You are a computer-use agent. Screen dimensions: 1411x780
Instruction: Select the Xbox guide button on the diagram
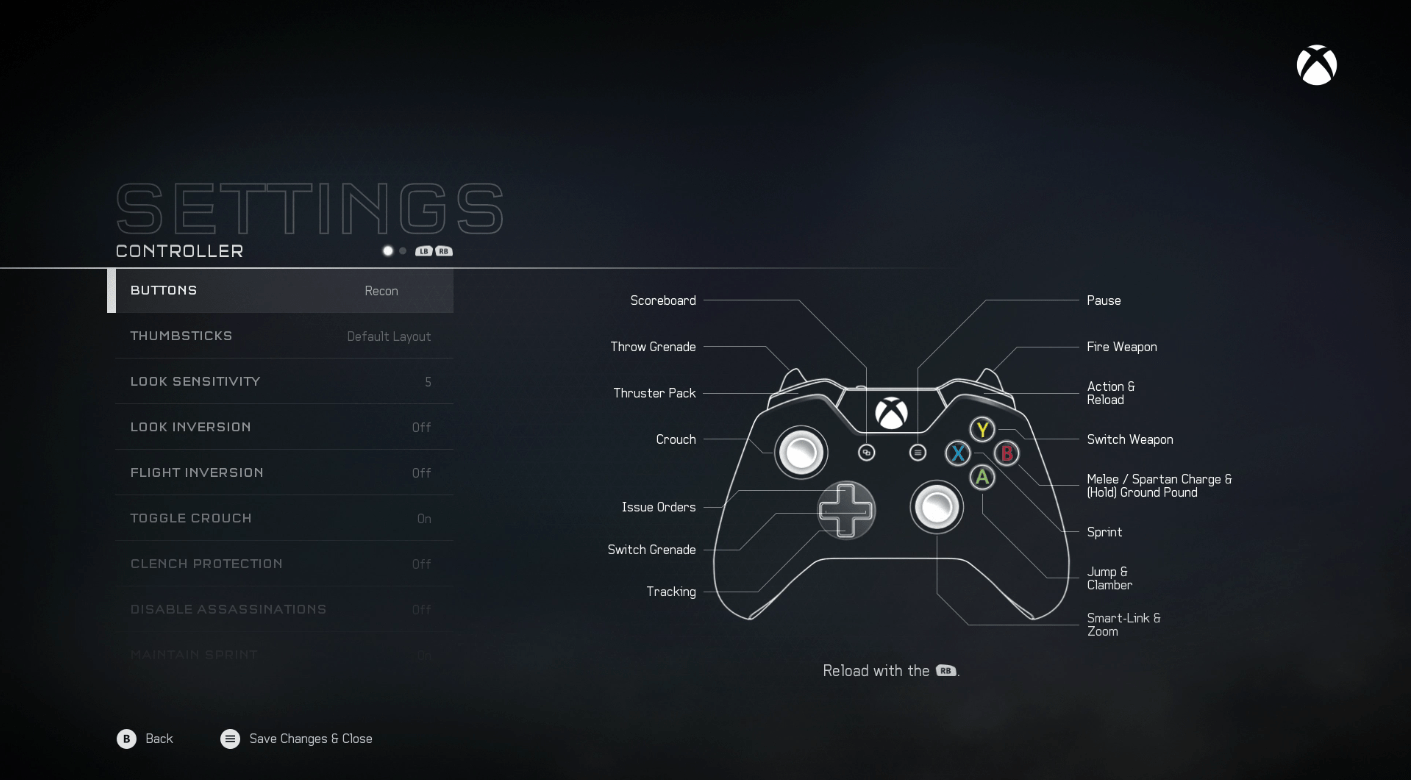tap(891, 413)
